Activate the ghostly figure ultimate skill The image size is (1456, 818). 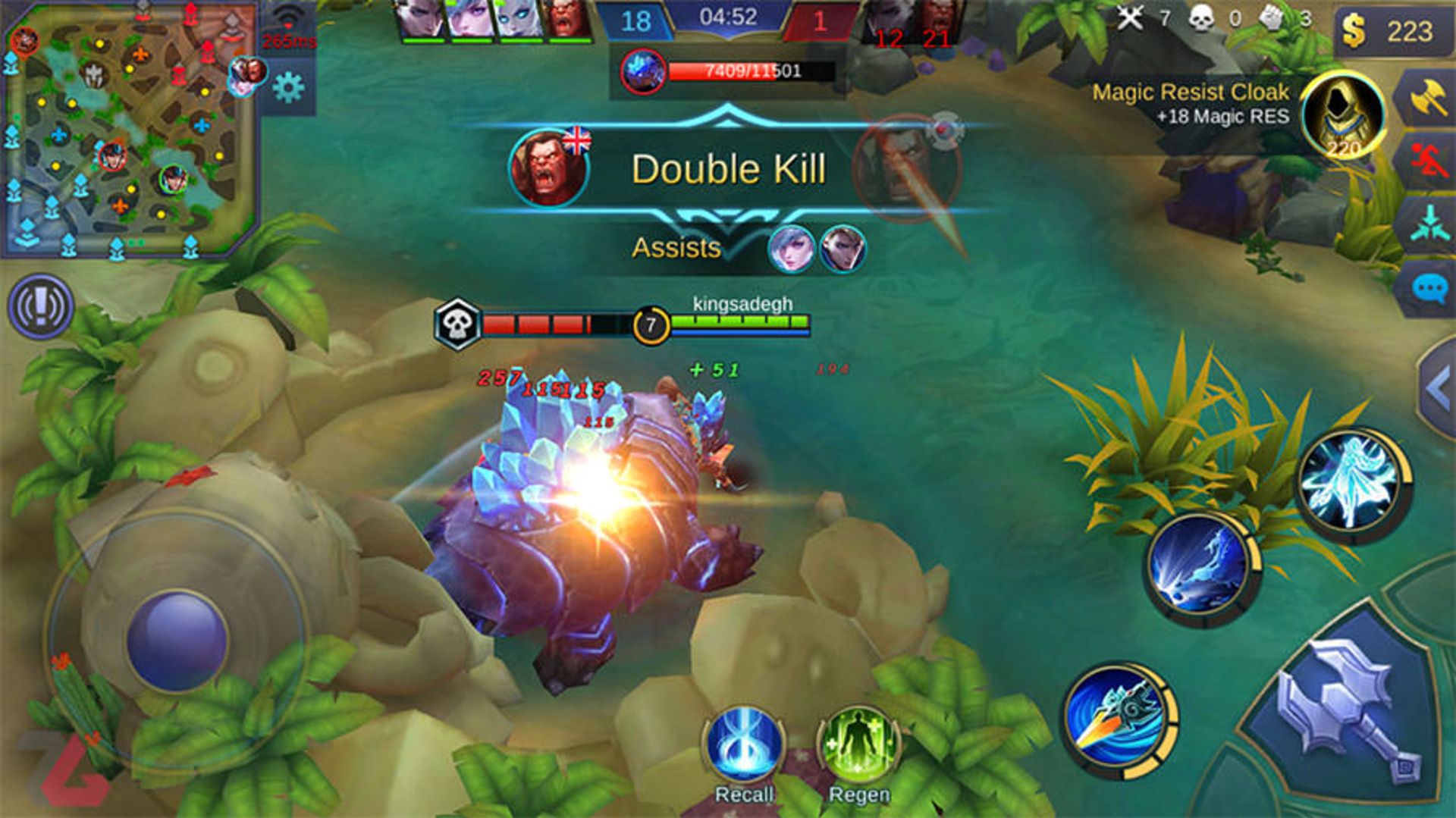click(x=1354, y=483)
